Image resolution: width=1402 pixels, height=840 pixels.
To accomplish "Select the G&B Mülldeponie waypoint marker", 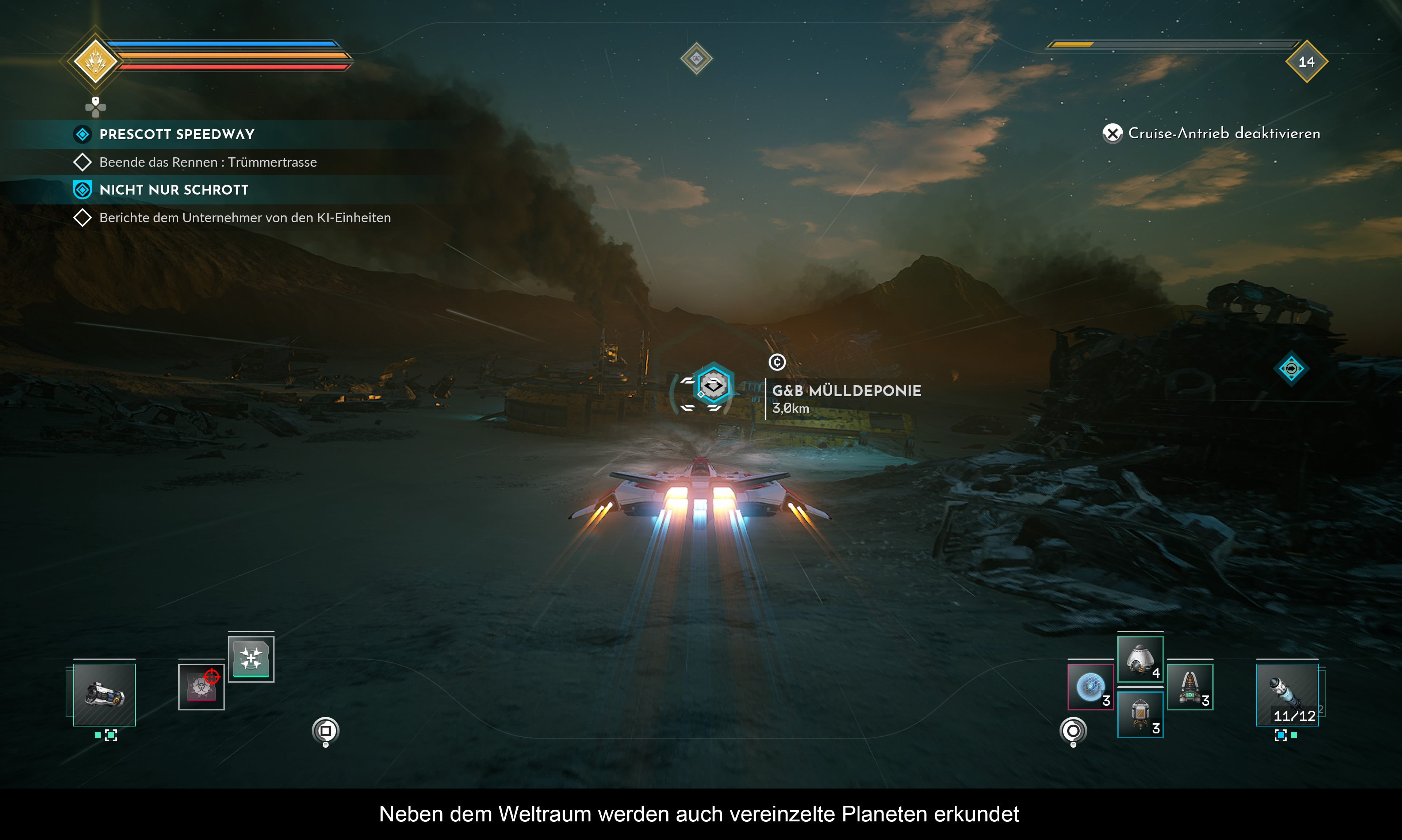I will (x=713, y=386).
